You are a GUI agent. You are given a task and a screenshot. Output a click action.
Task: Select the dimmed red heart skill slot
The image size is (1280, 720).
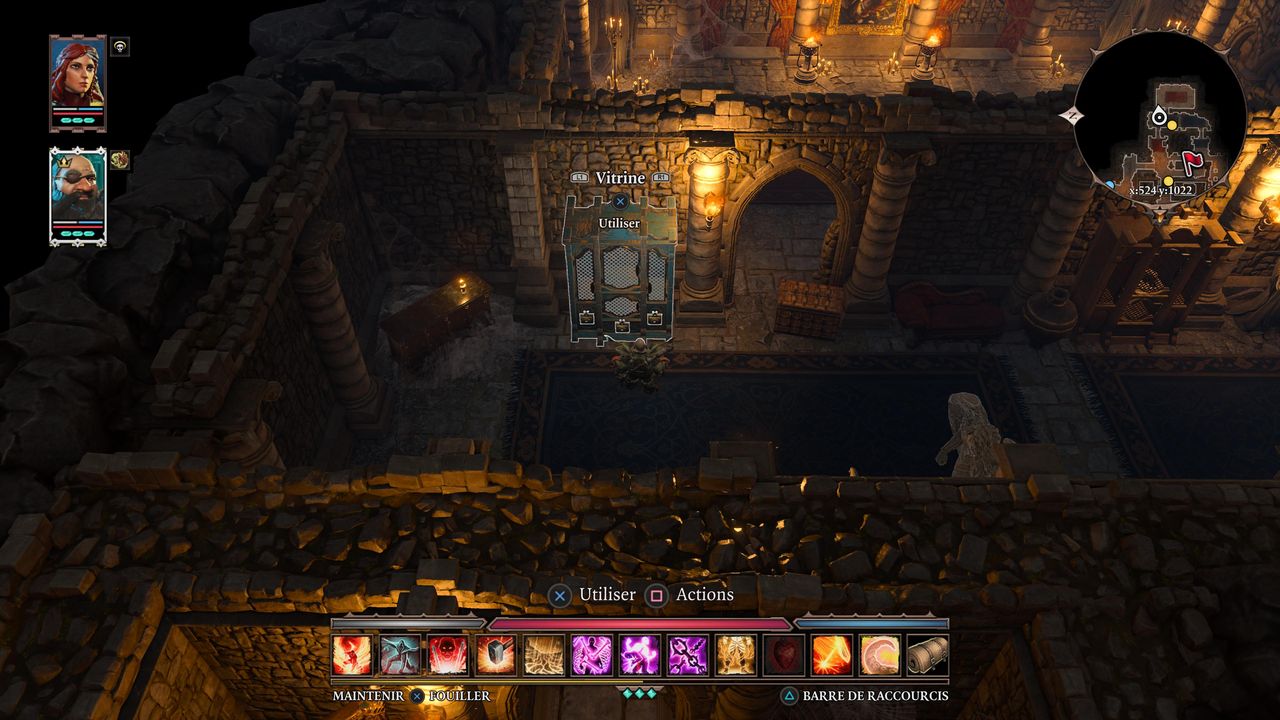point(784,655)
